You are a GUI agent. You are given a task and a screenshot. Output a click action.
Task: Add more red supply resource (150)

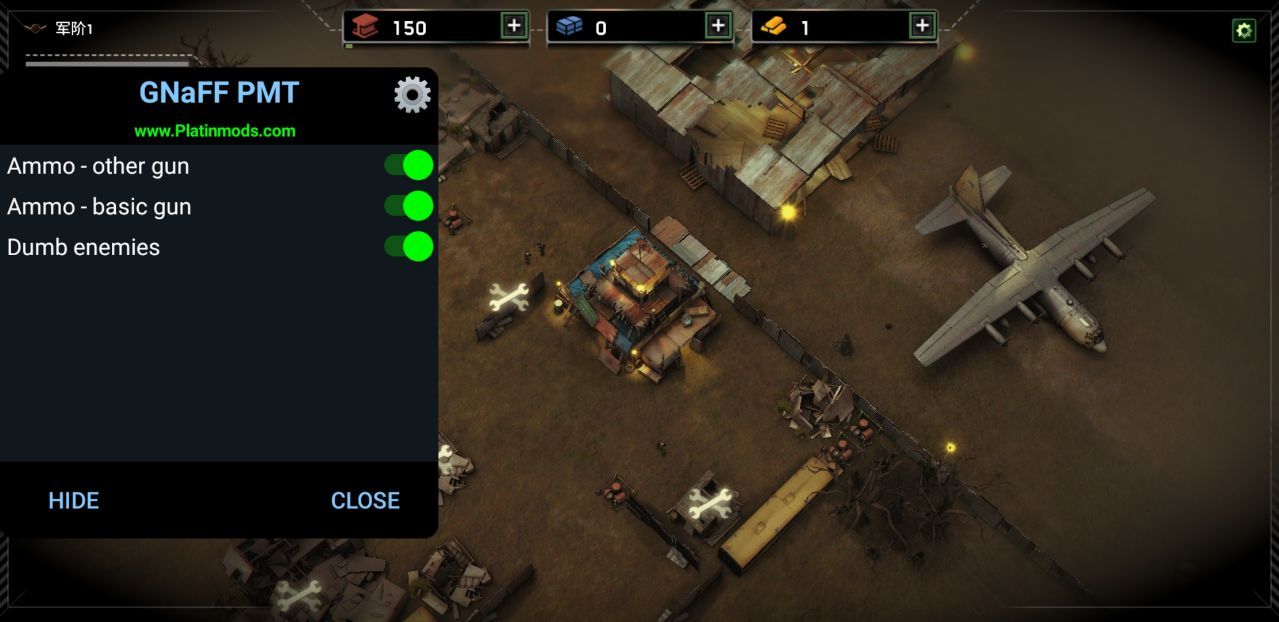click(514, 26)
